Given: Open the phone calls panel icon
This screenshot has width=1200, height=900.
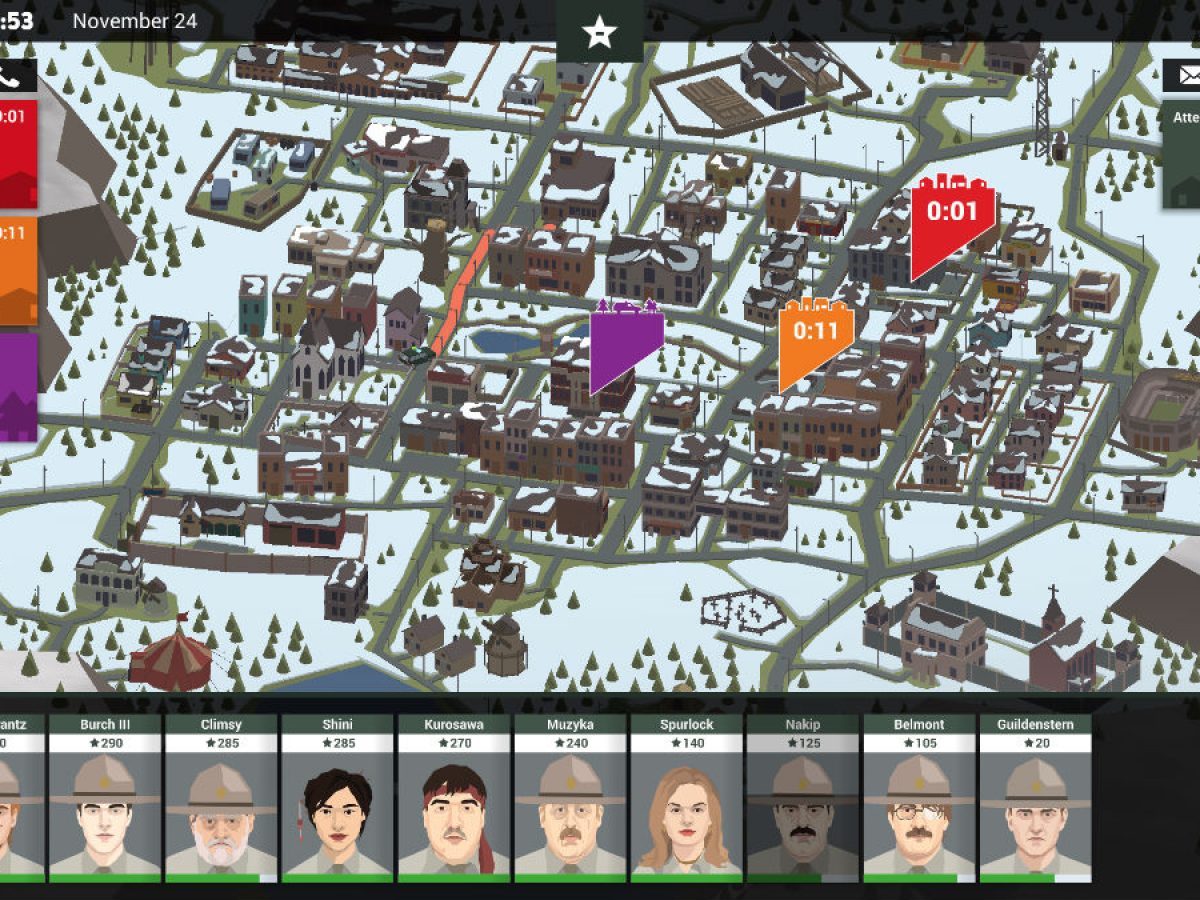Looking at the screenshot, I should tap(12, 75).
